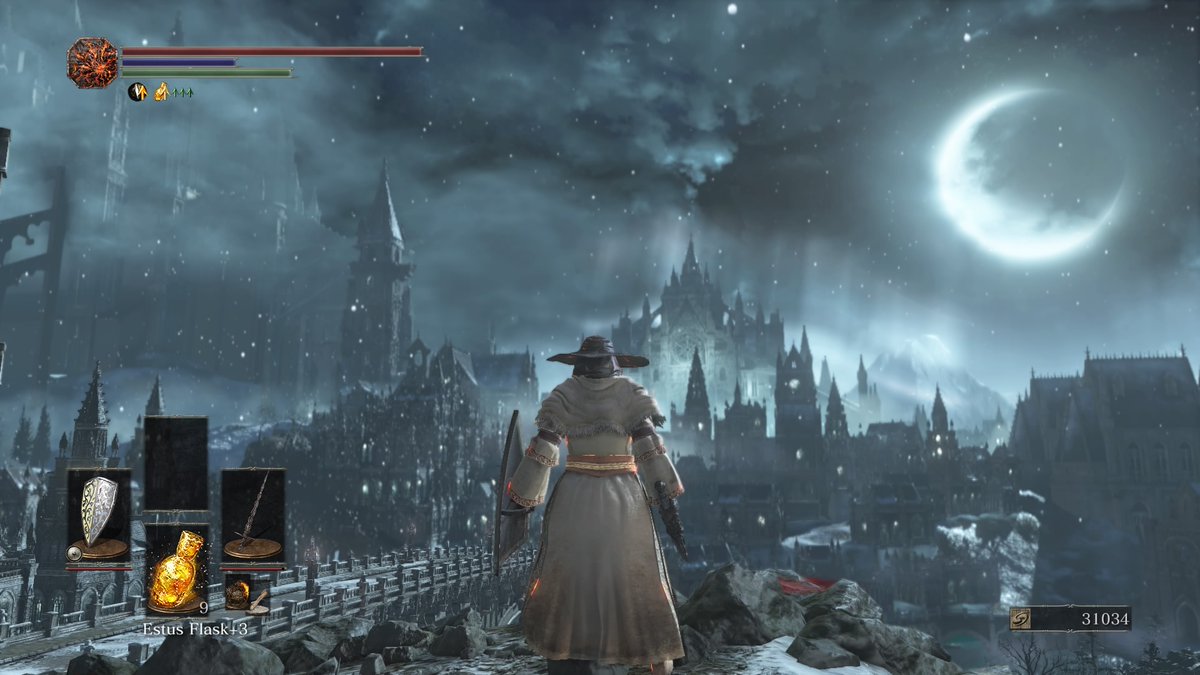The height and width of the screenshot is (675, 1200).
Task: Select the Estus Flask+3 item slot
Action: tap(176, 570)
